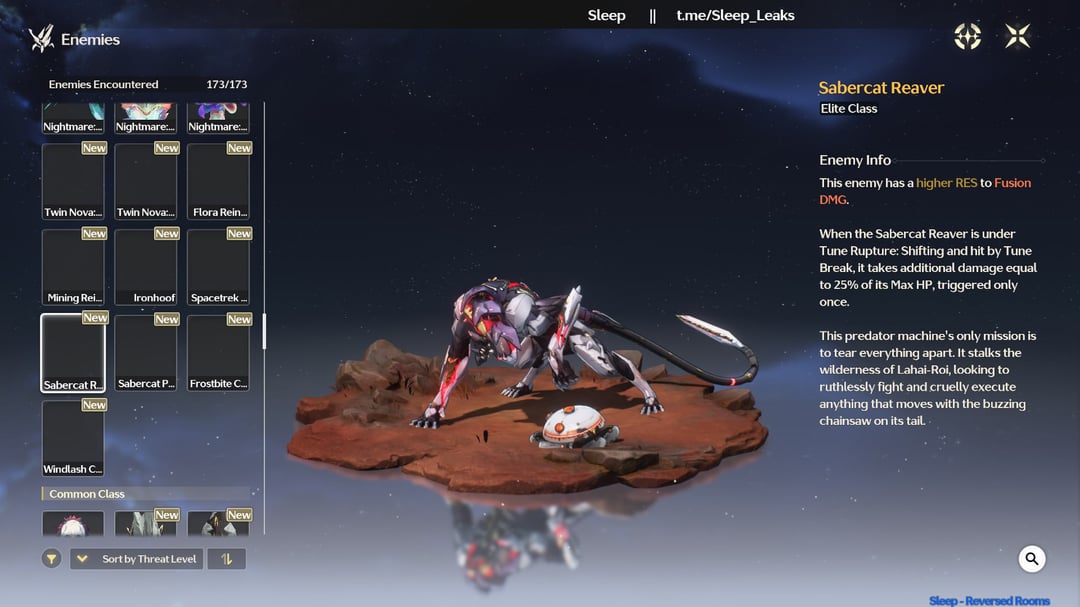Viewport: 1080px width, 607px height.
Task: Select the Flora Rein enemy tile
Action: point(218,181)
